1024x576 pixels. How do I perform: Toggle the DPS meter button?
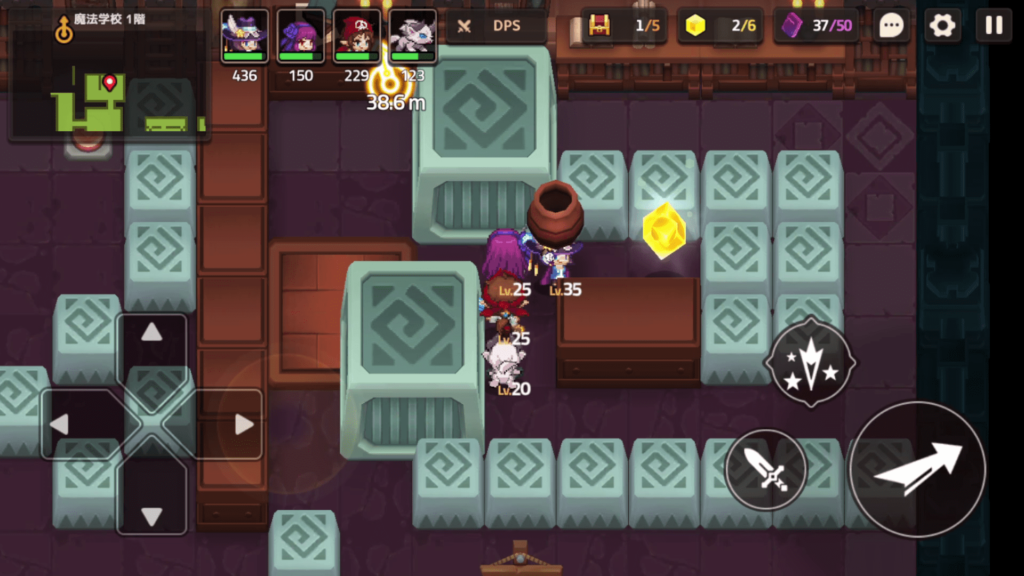click(496, 26)
